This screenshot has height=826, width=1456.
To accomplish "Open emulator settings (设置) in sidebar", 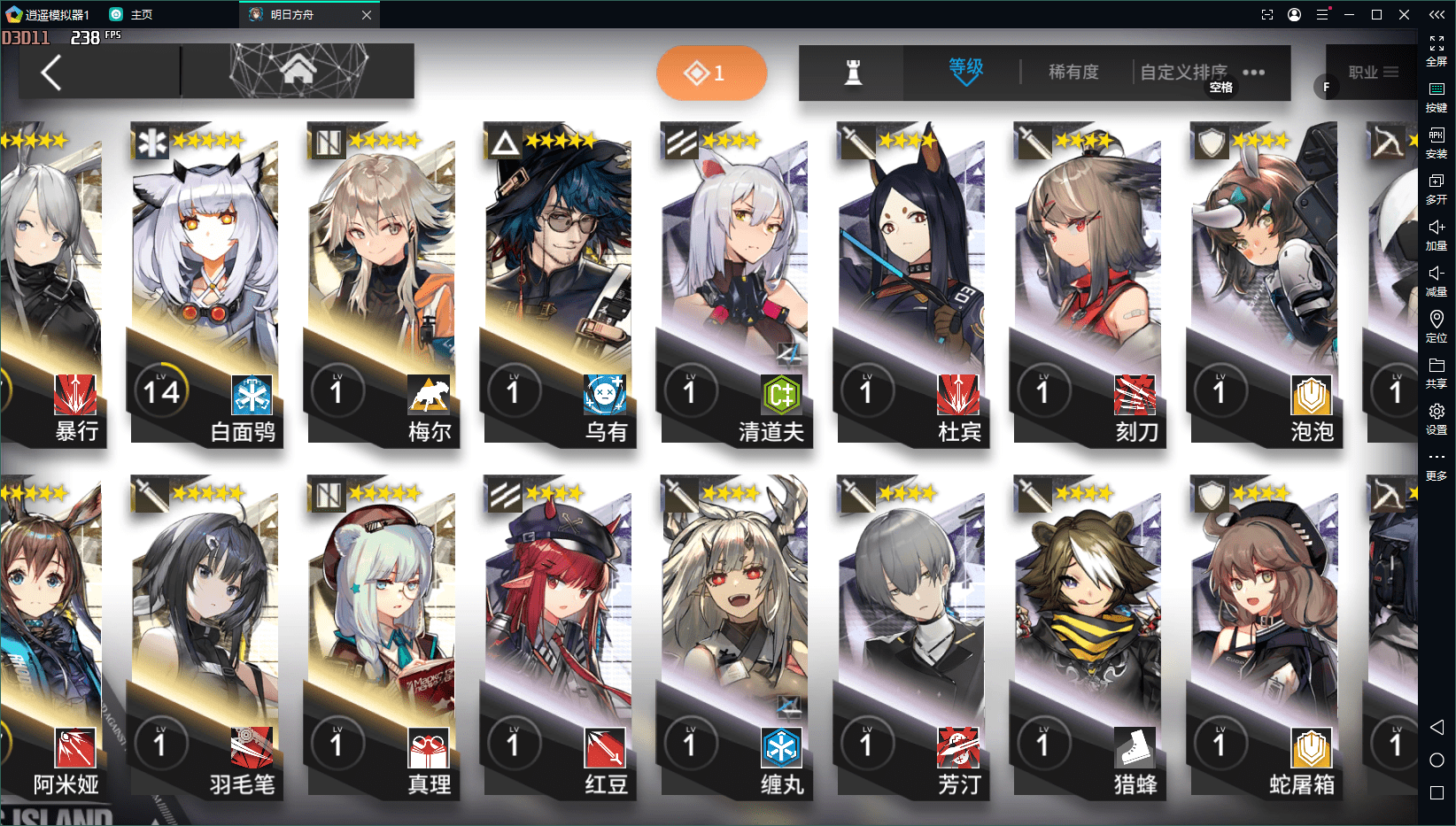I will pos(1436,418).
